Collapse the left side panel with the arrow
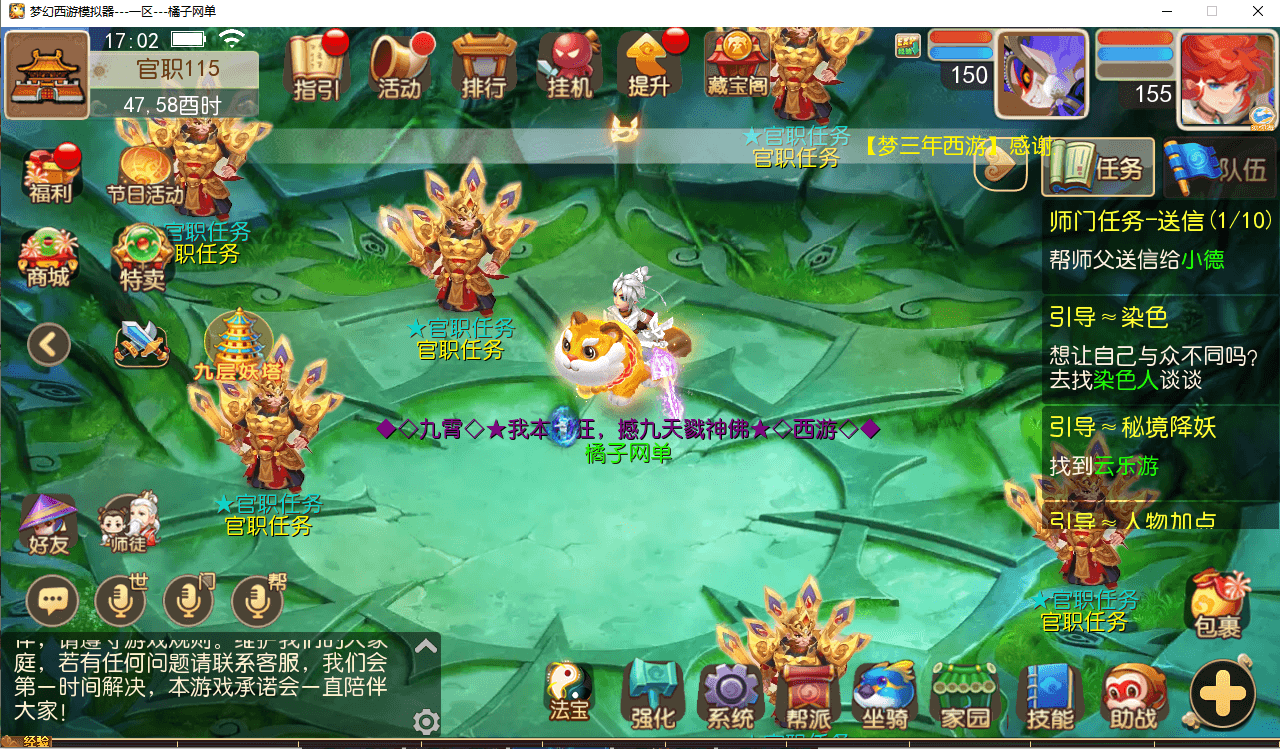The width and height of the screenshot is (1280, 749). coord(49,344)
